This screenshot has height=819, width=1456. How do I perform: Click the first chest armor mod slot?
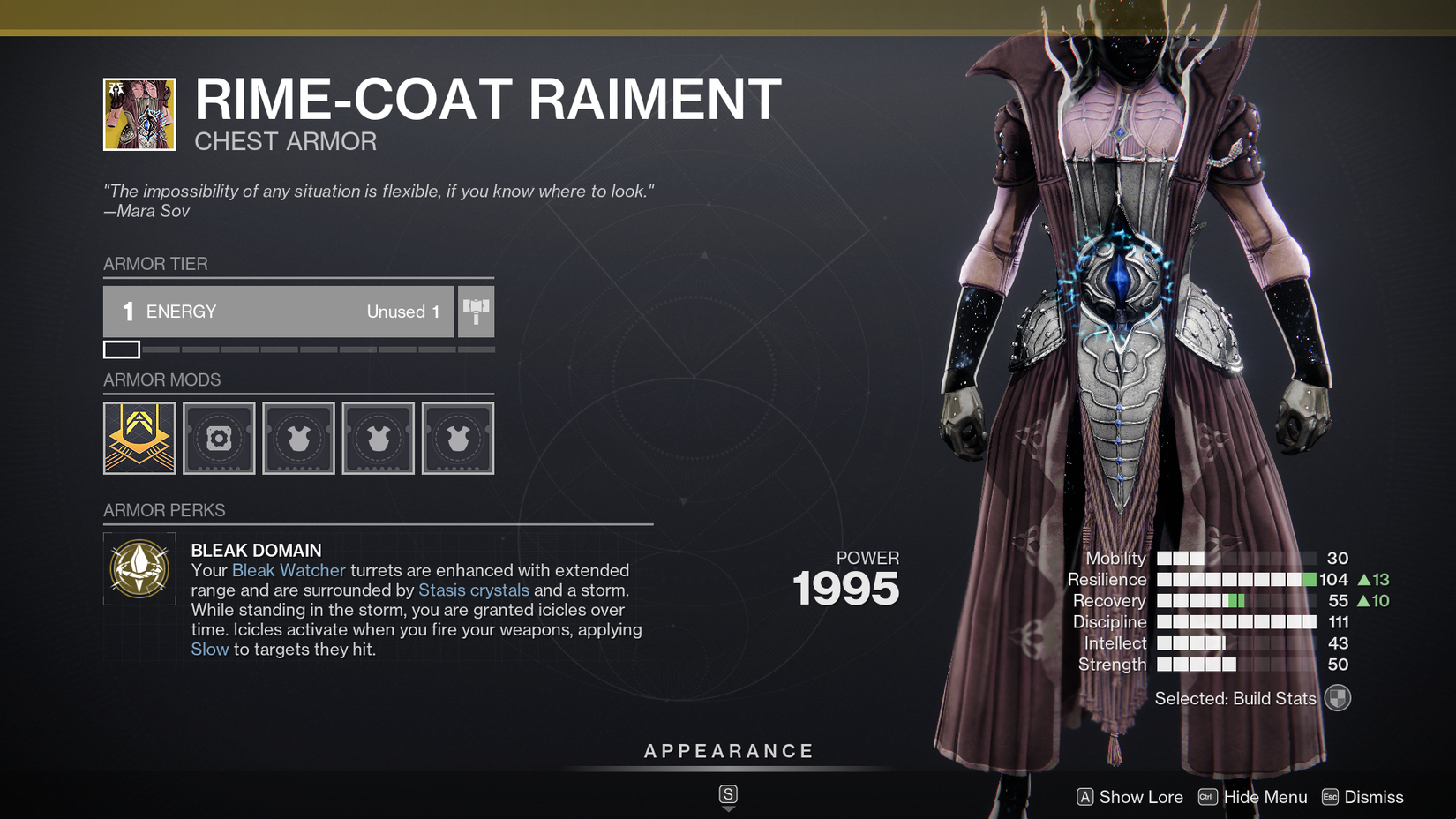tap(298, 438)
